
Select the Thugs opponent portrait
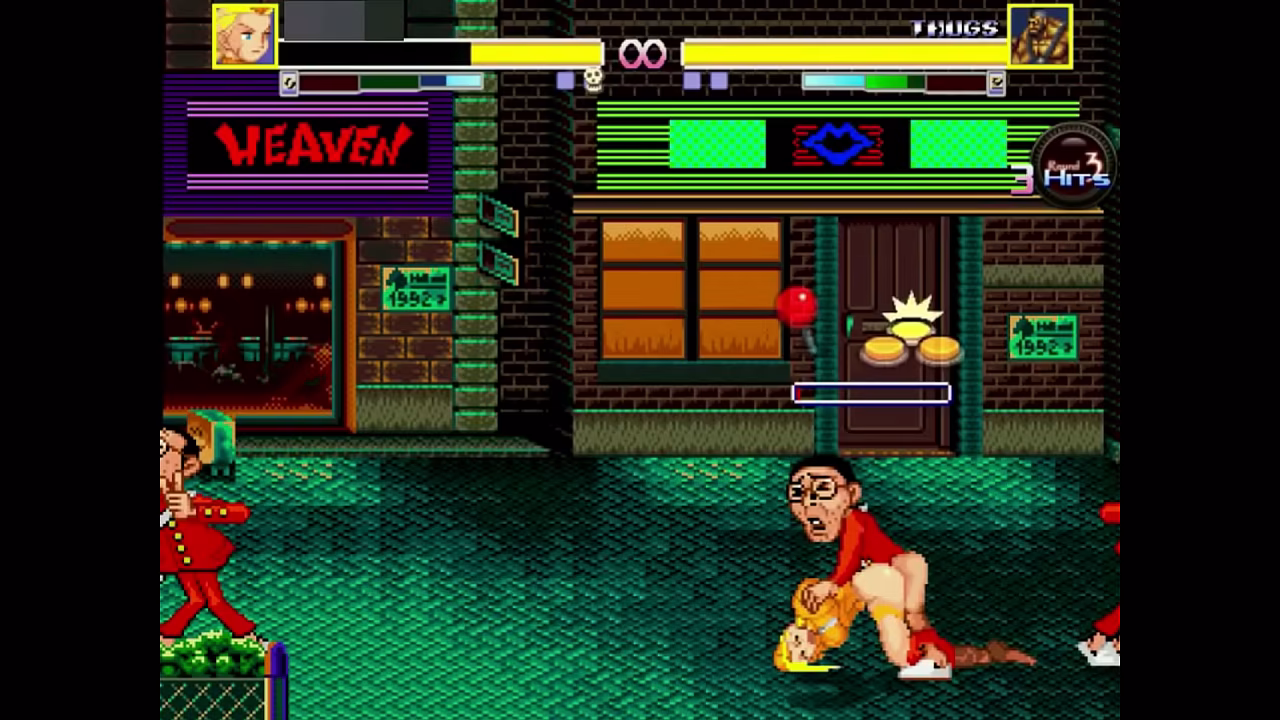click(1040, 36)
